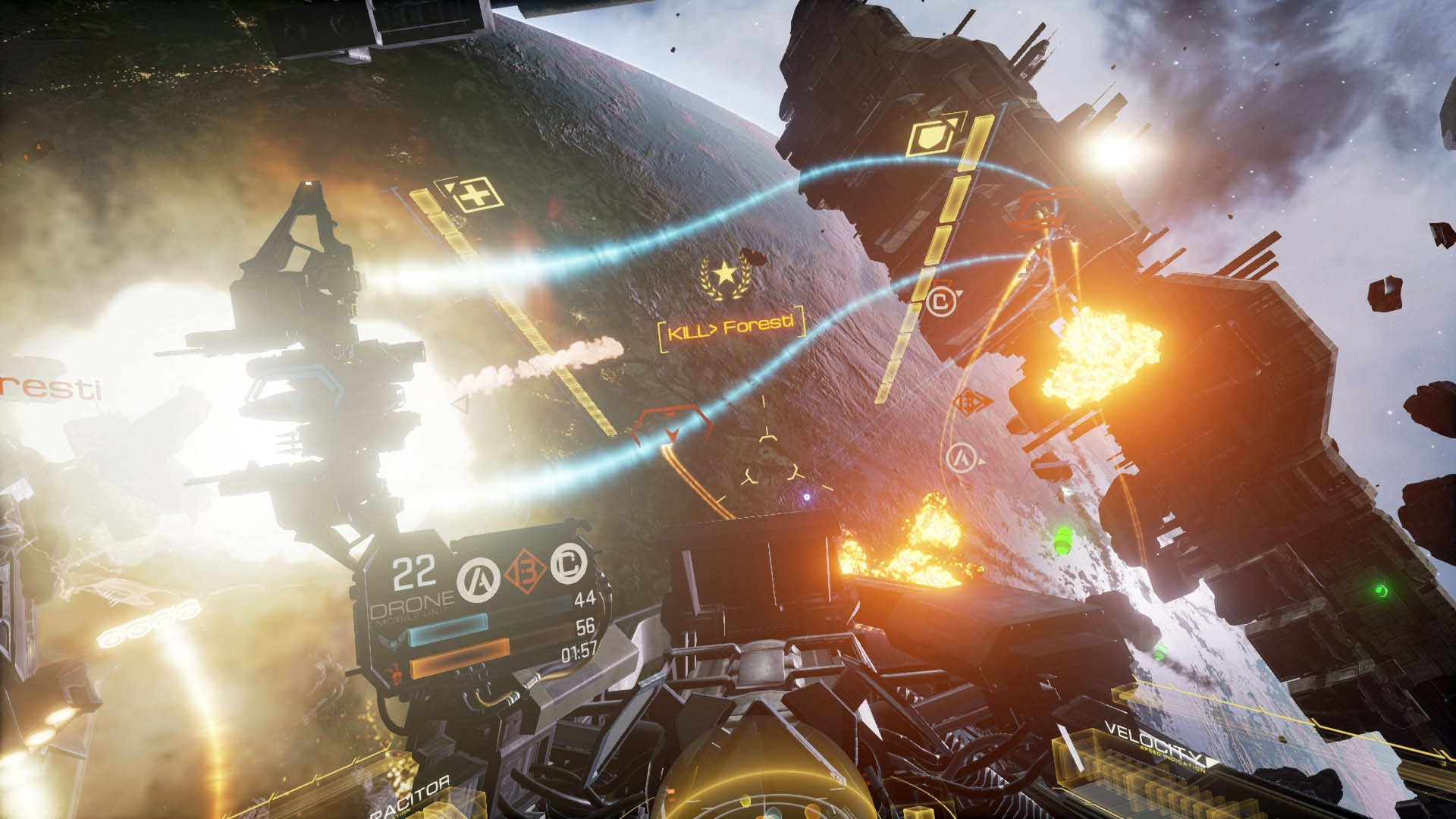
Task: Expand the arrow beside the C marker
Action: pyautogui.click(x=959, y=293)
